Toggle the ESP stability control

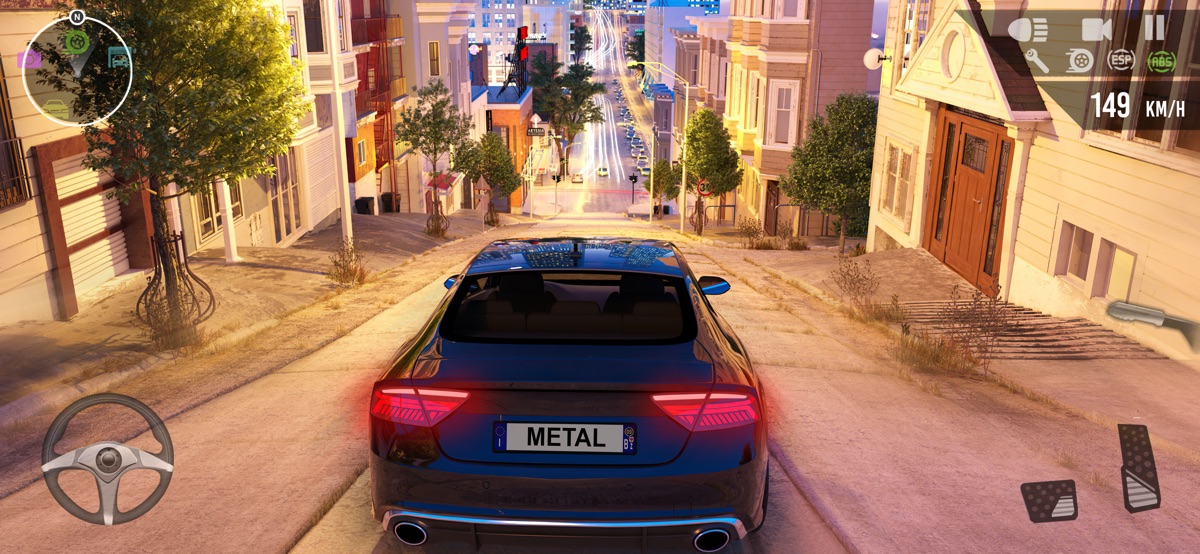tap(1121, 60)
